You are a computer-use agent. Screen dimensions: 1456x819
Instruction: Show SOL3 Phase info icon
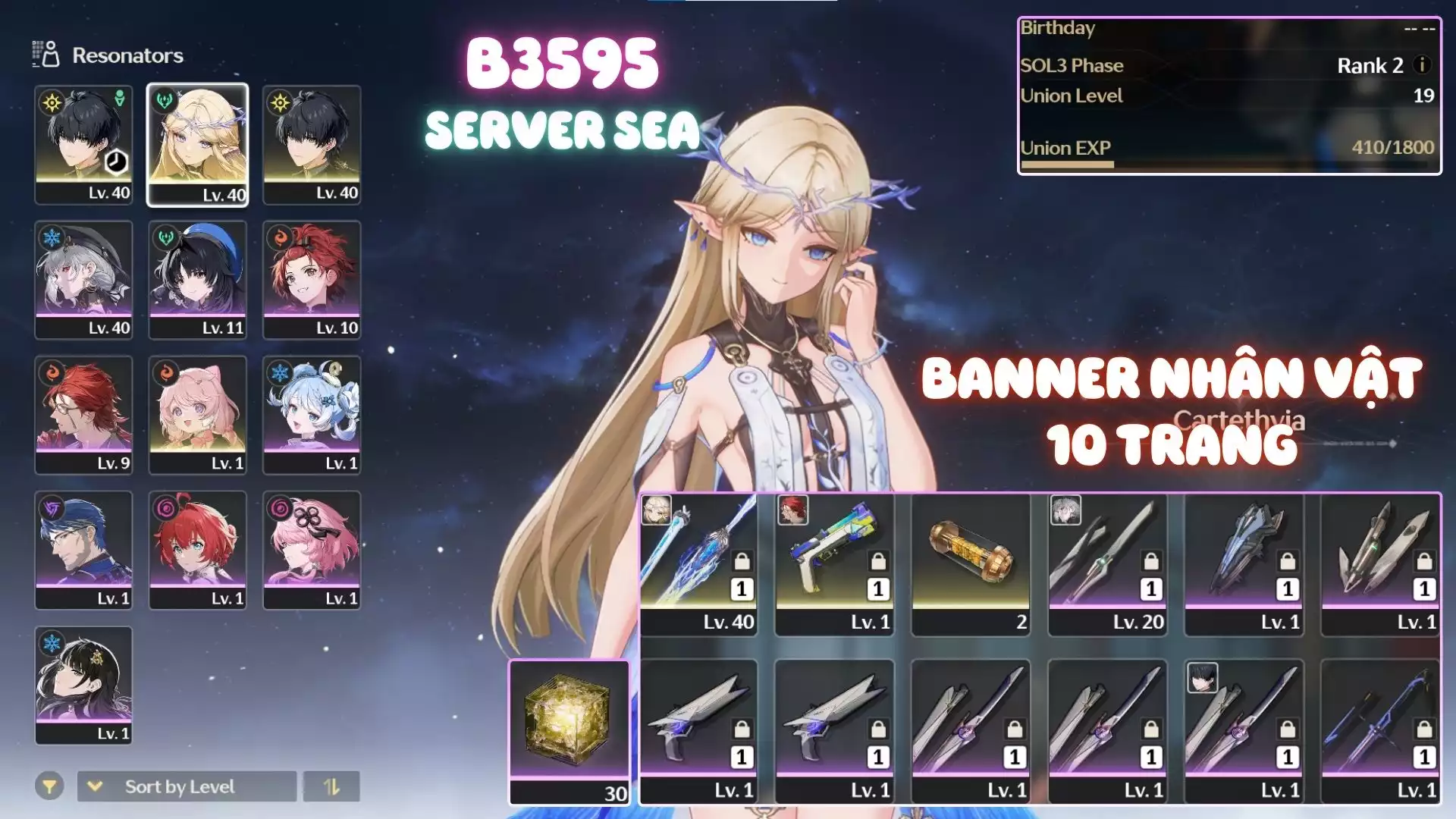[1423, 65]
